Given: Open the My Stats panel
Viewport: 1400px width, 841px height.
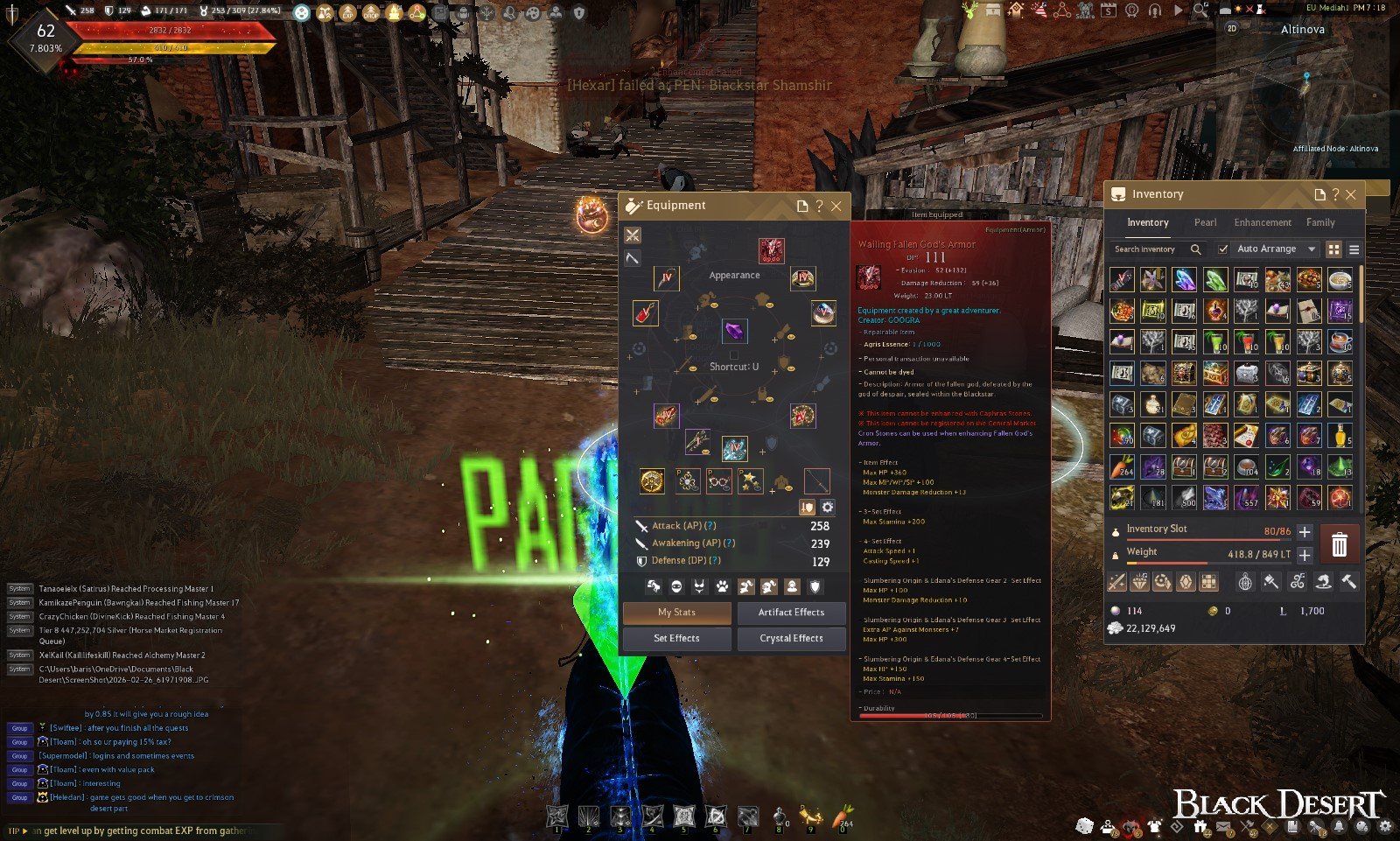Looking at the screenshot, I should (676, 613).
